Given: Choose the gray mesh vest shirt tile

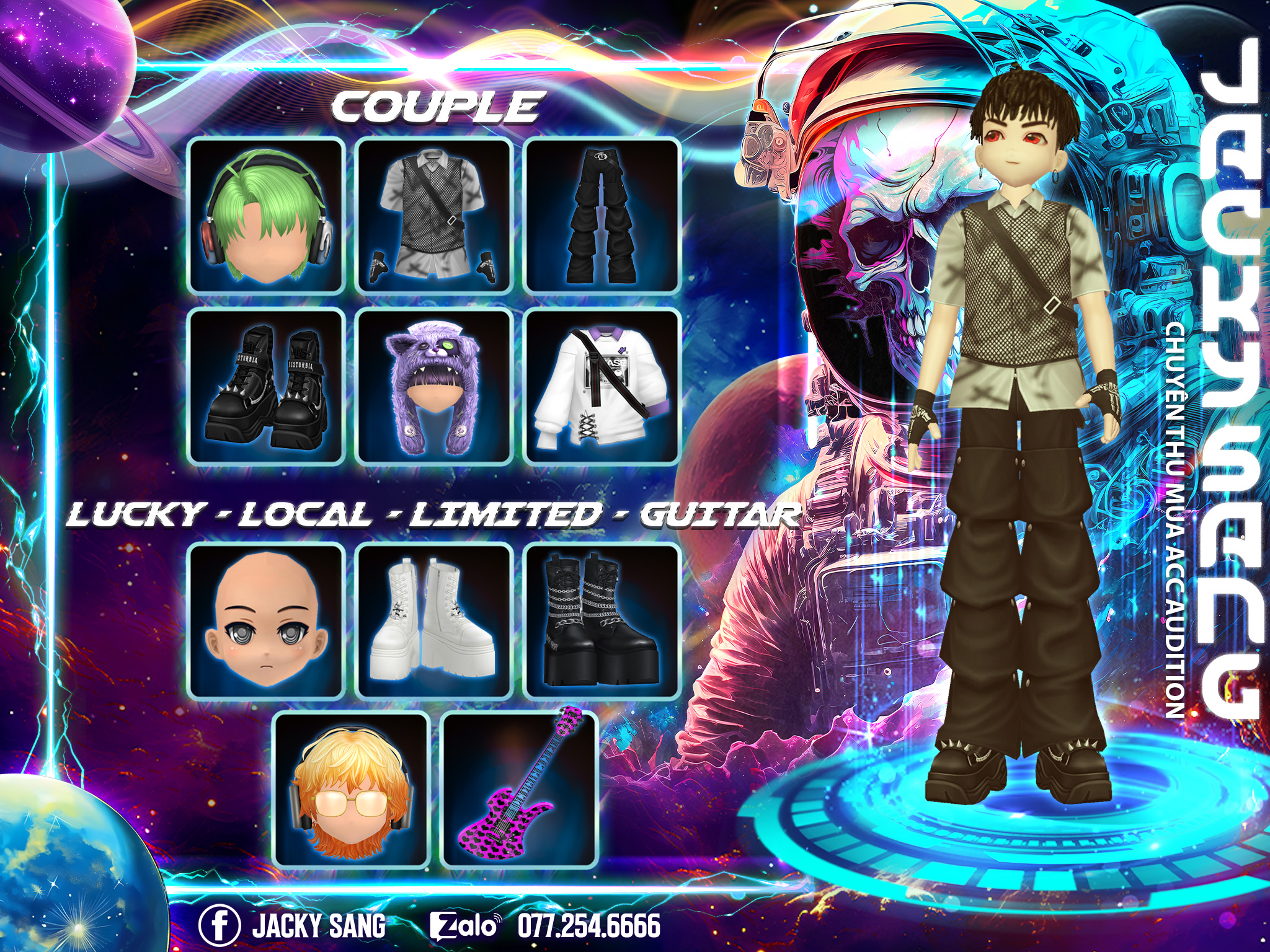Looking at the screenshot, I should coord(434,216).
